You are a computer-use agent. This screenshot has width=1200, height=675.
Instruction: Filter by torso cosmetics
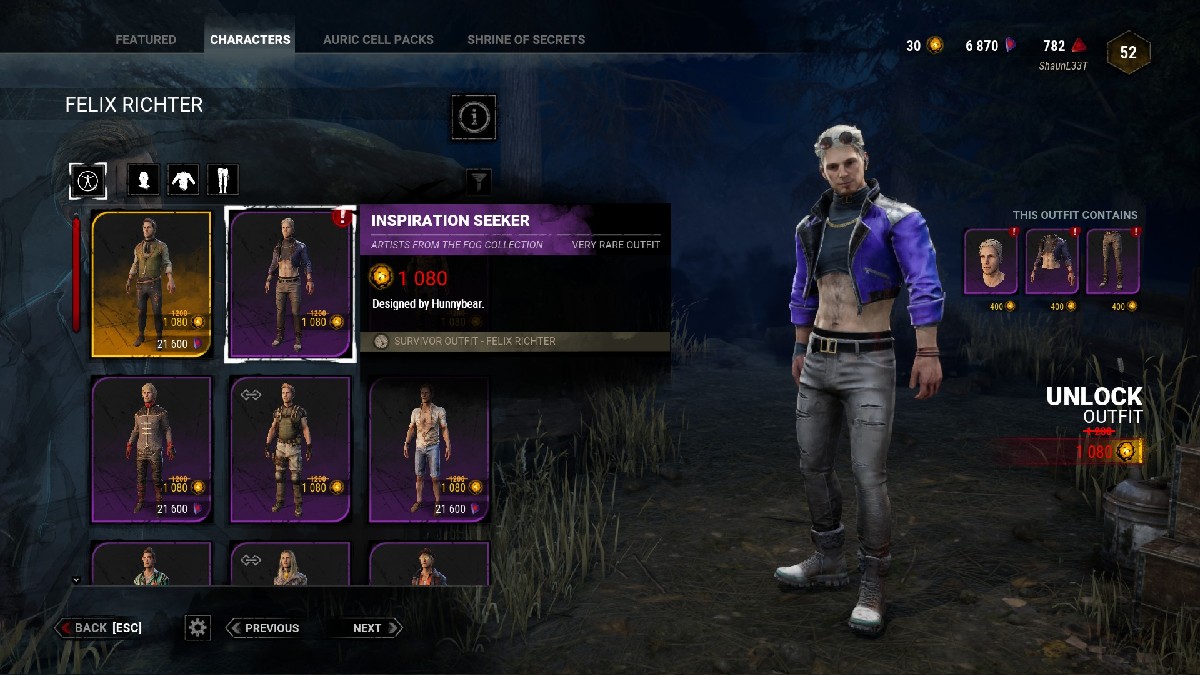183,180
